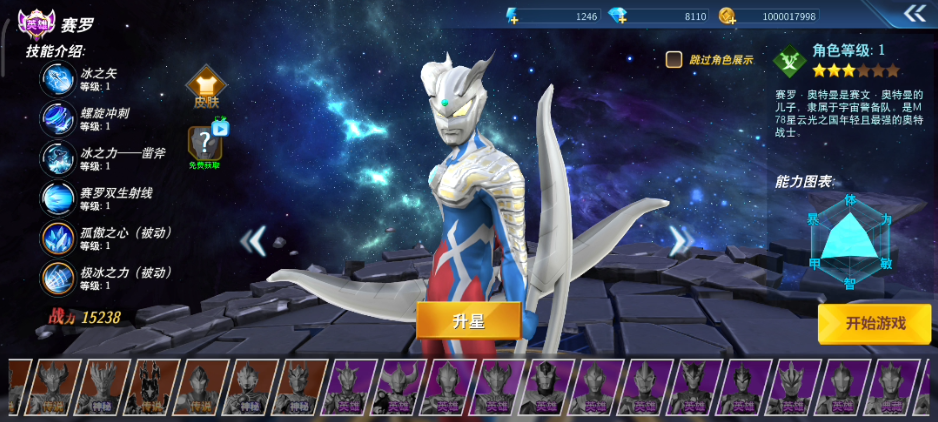View the 冰之力——凿斧 skill icon
This screenshot has height=422, width=938.
click(58, 159)
